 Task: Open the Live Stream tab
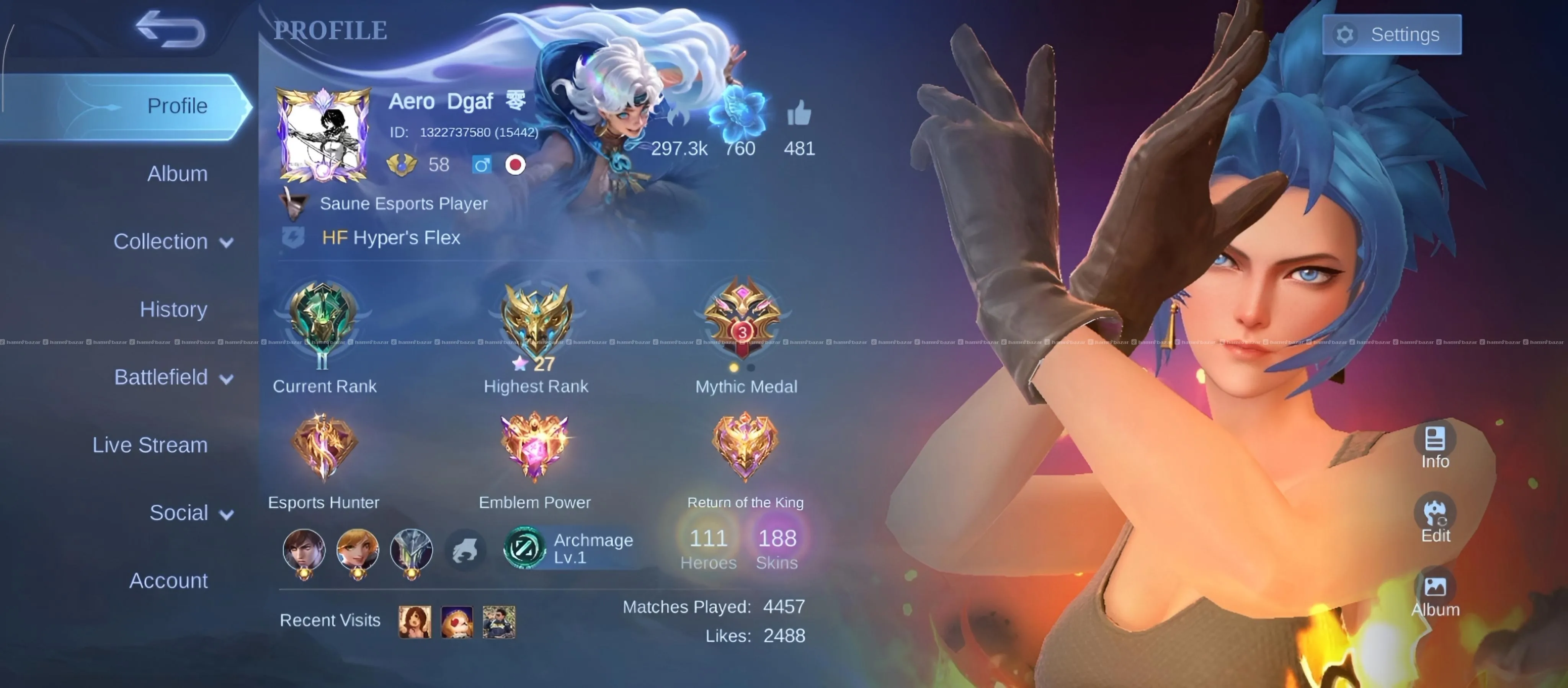tap(150, 445)
